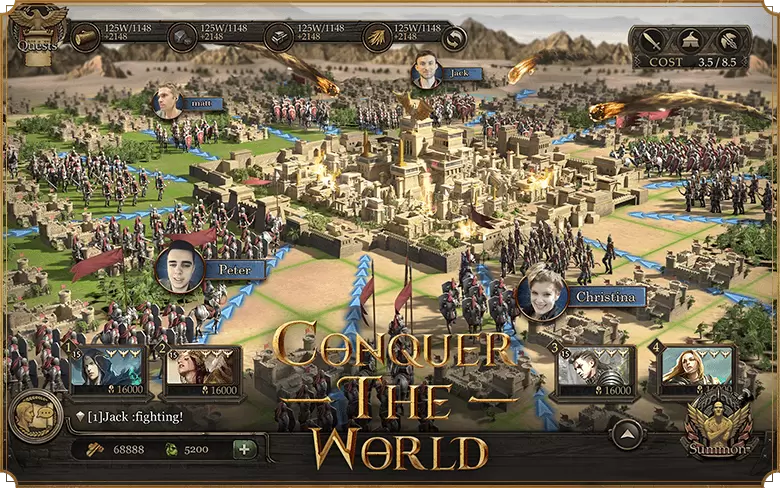Image resolution: width=780 pixels, height=488 pixels.
Task: Click player matt's portrait marker
Action: (x=167, y=102)
